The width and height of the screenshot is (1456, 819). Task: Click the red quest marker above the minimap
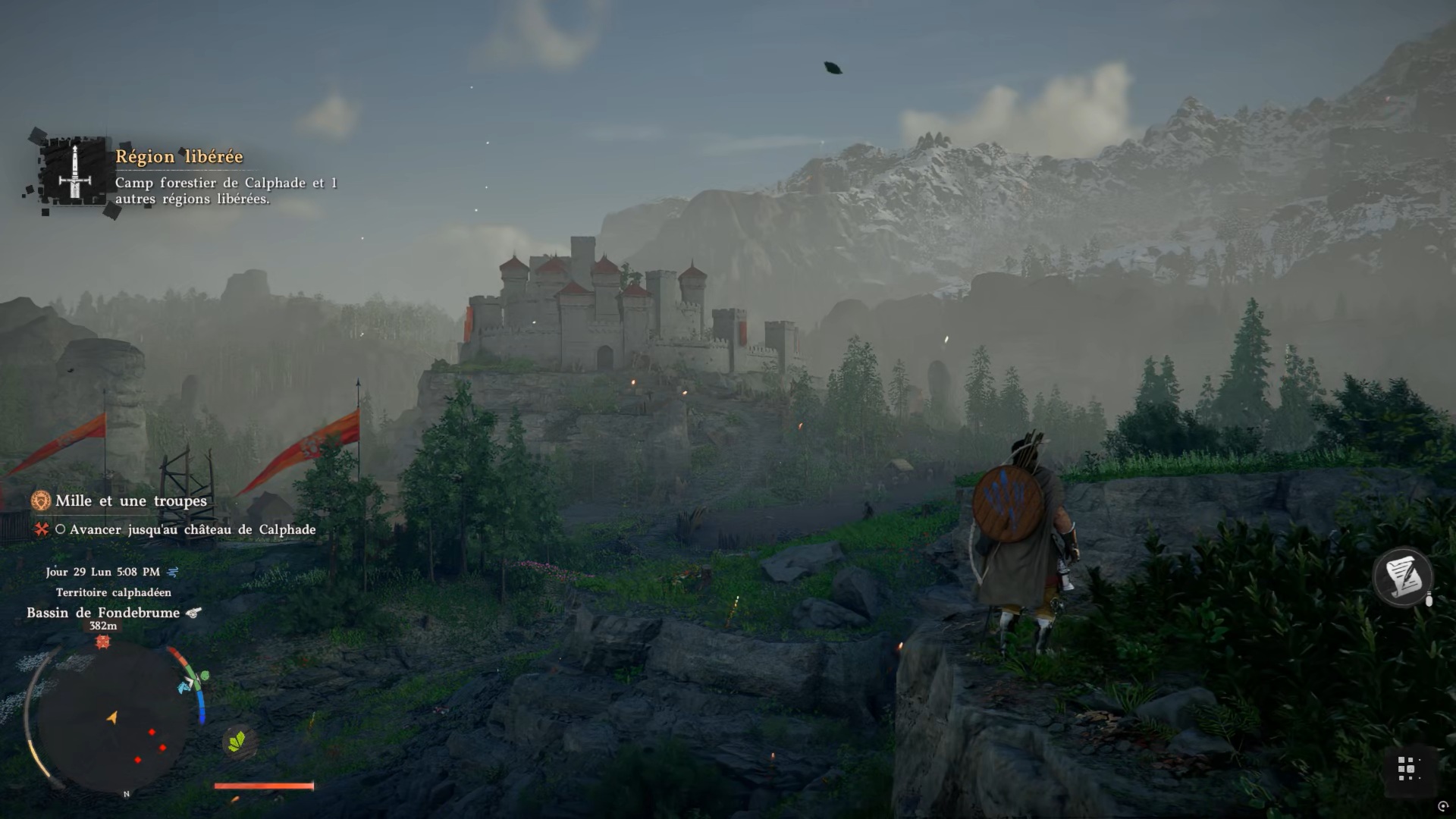tap(103, 642)
